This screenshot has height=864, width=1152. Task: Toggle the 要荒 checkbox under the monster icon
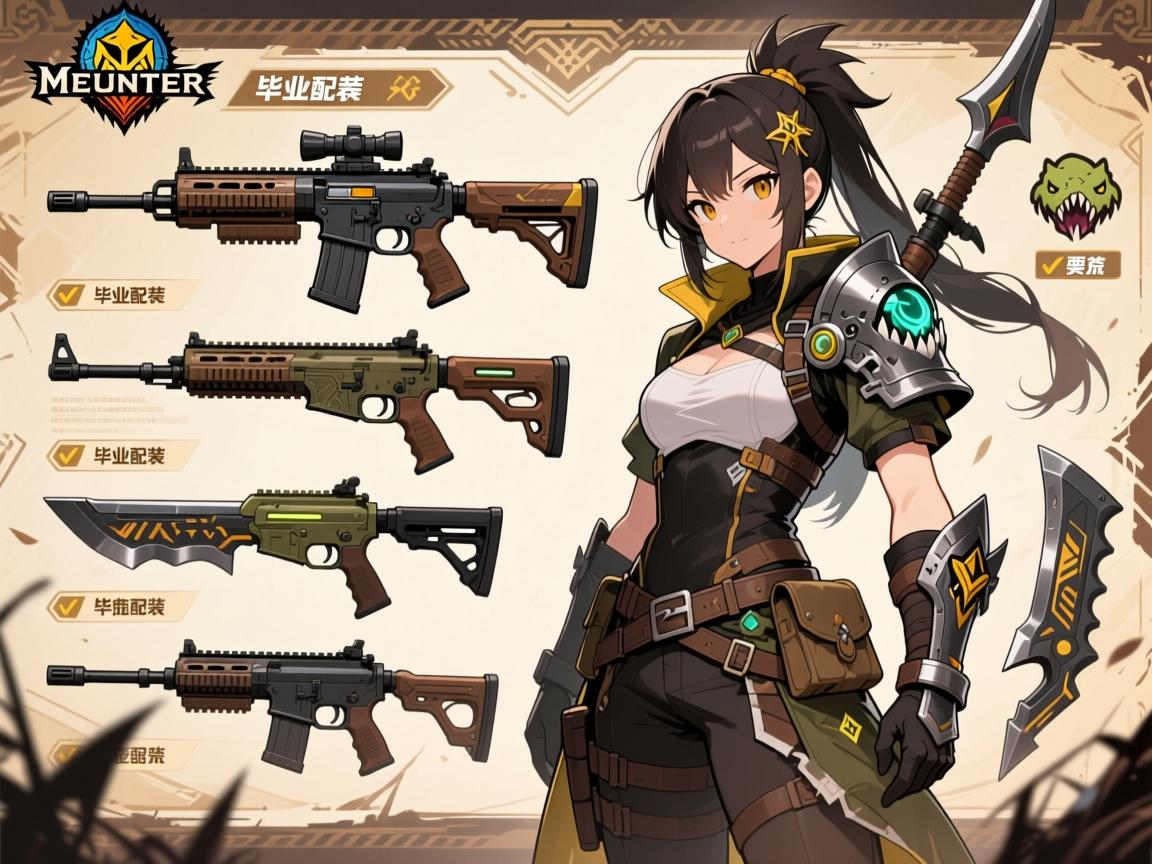pos(1050,265)
